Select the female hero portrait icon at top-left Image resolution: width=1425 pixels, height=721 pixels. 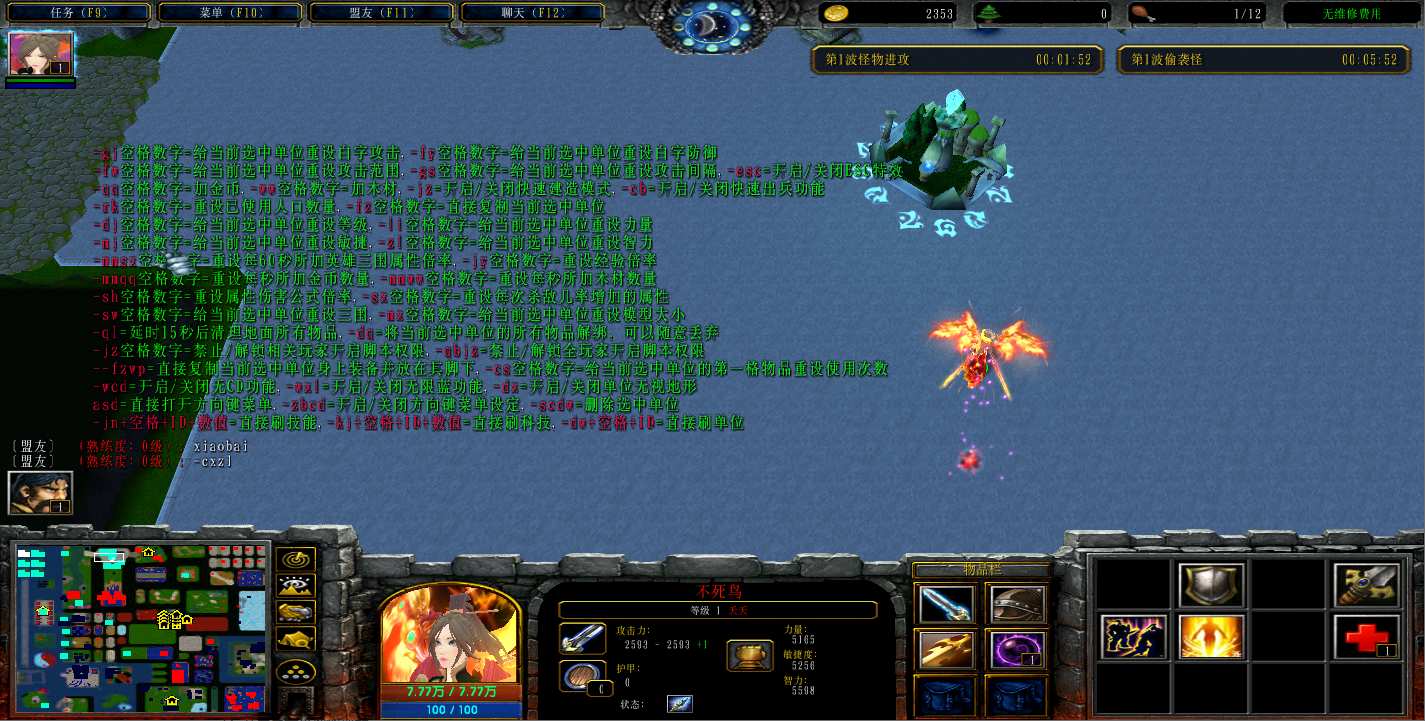coord(41,54)
